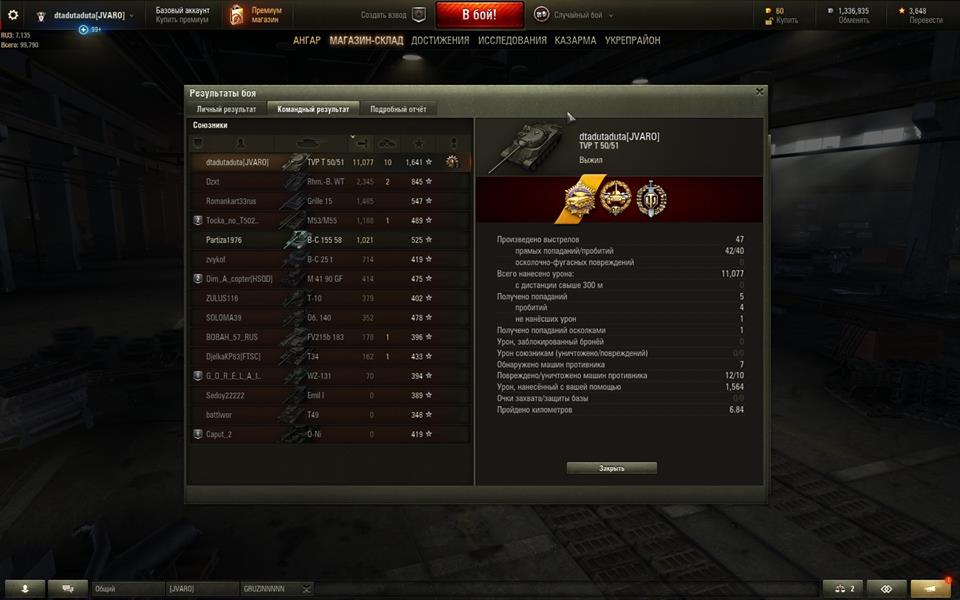The width and height of the screenshot is (960, 600).
Task: Open УКРЕПРАЙОН stronghold
Action: 632,41
